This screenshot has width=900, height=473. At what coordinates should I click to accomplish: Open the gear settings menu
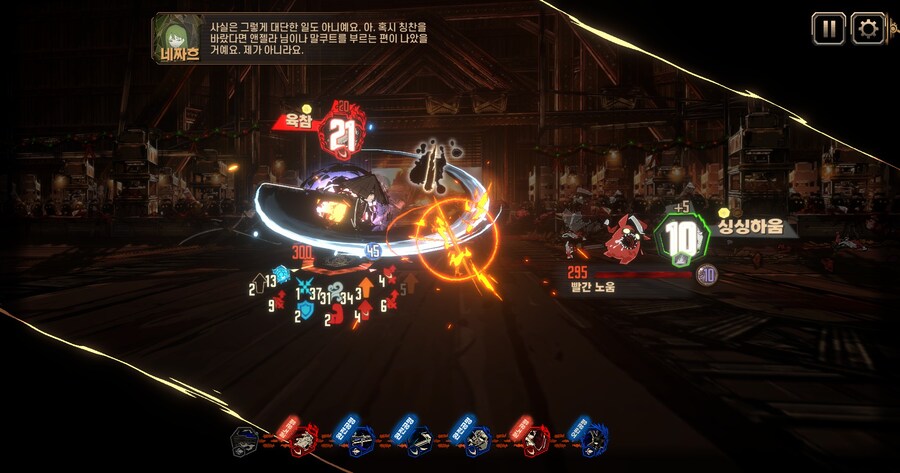(x=867, y=28)
